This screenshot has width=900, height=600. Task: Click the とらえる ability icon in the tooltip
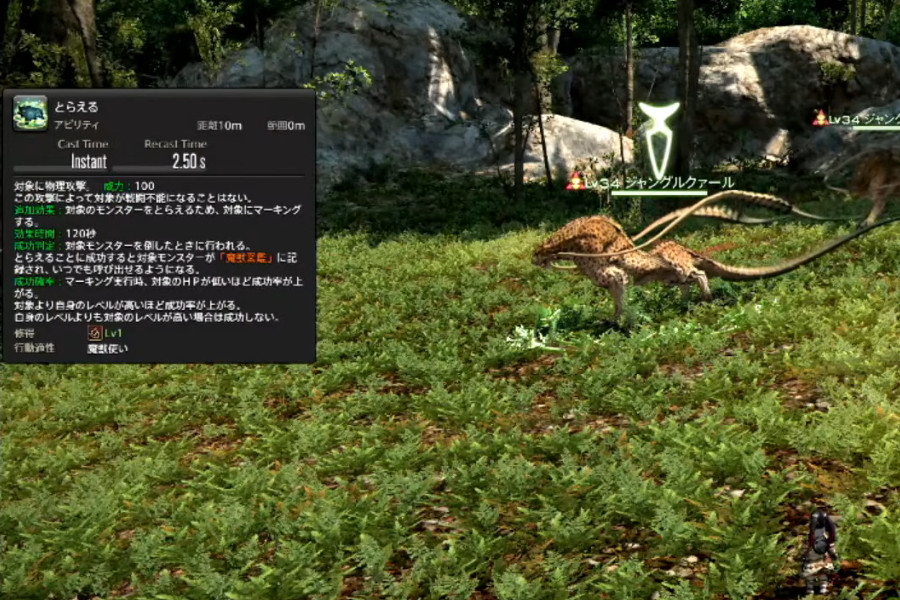point(30,112)
